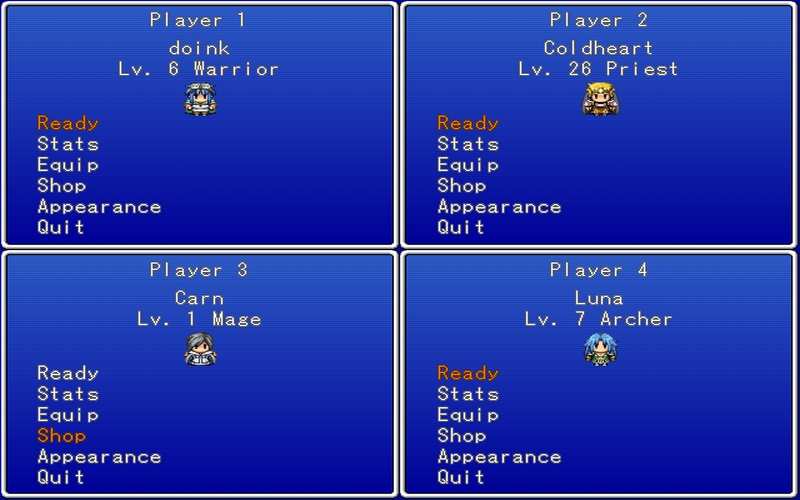Mark Player 3 Carn as Ready
The height and width of the screenshot is (500, 800).
pos(68,373)
